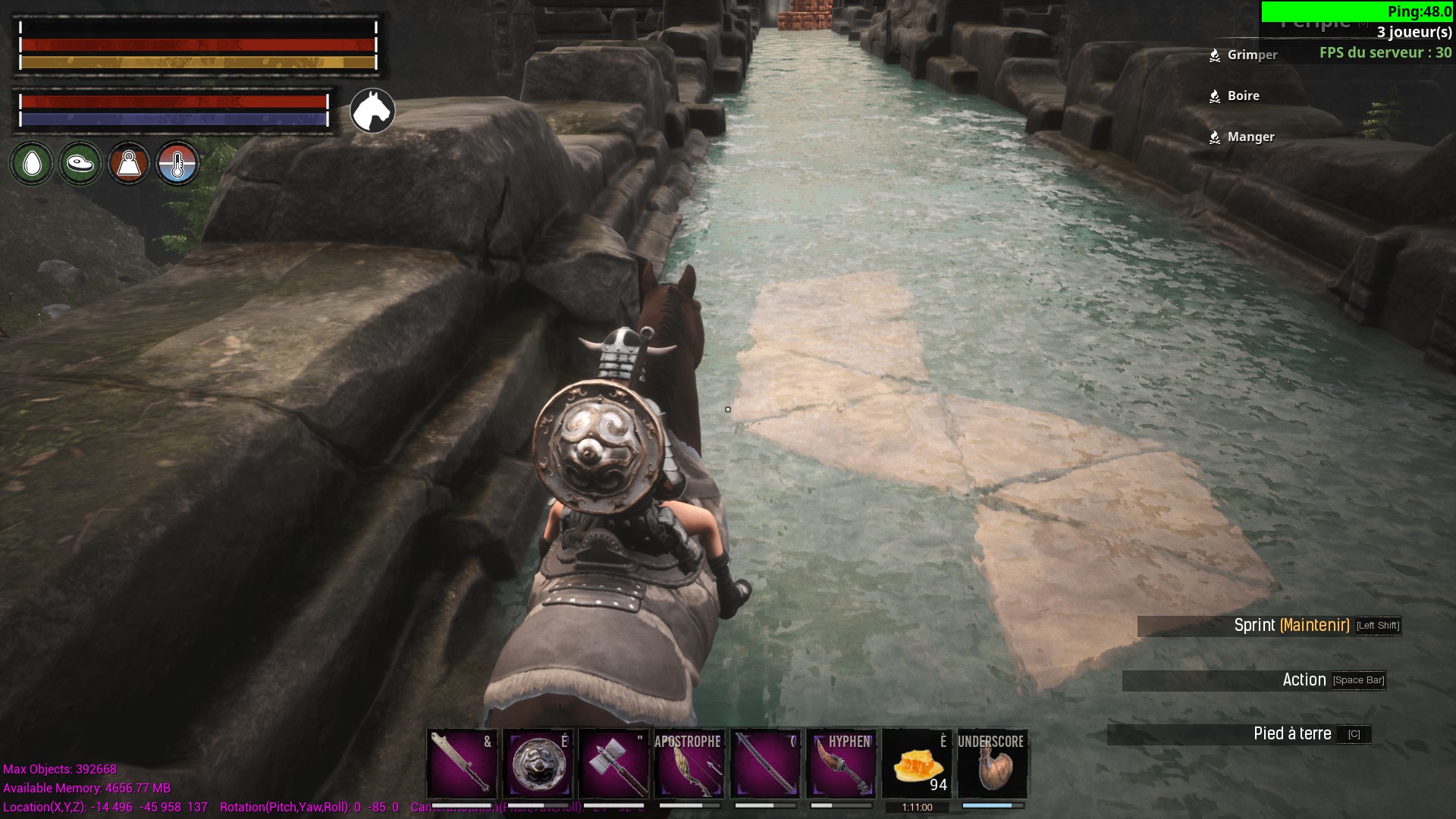This screenshot has height=819, width=1456.
Task: Click the hunger steak status icon
Action: 80,163
